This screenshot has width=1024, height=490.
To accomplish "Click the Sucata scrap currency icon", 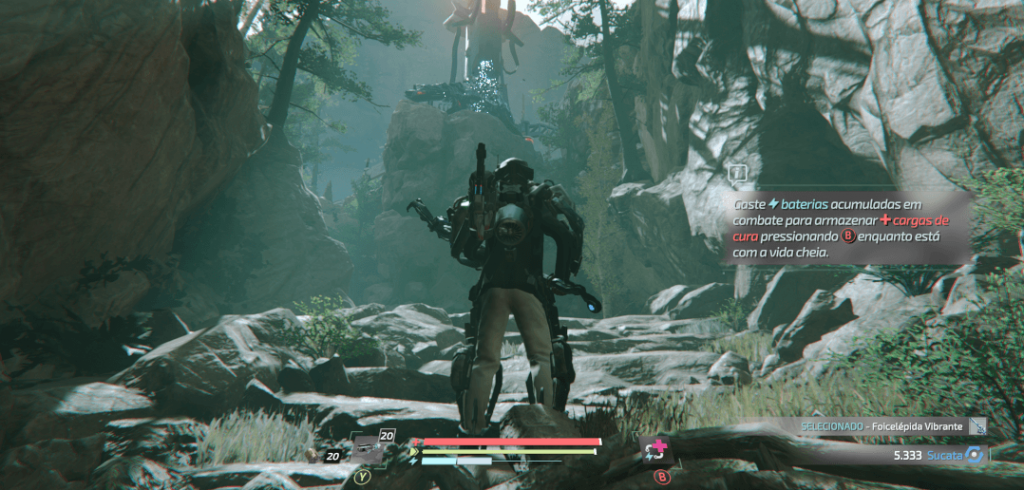I will point(973,454).
